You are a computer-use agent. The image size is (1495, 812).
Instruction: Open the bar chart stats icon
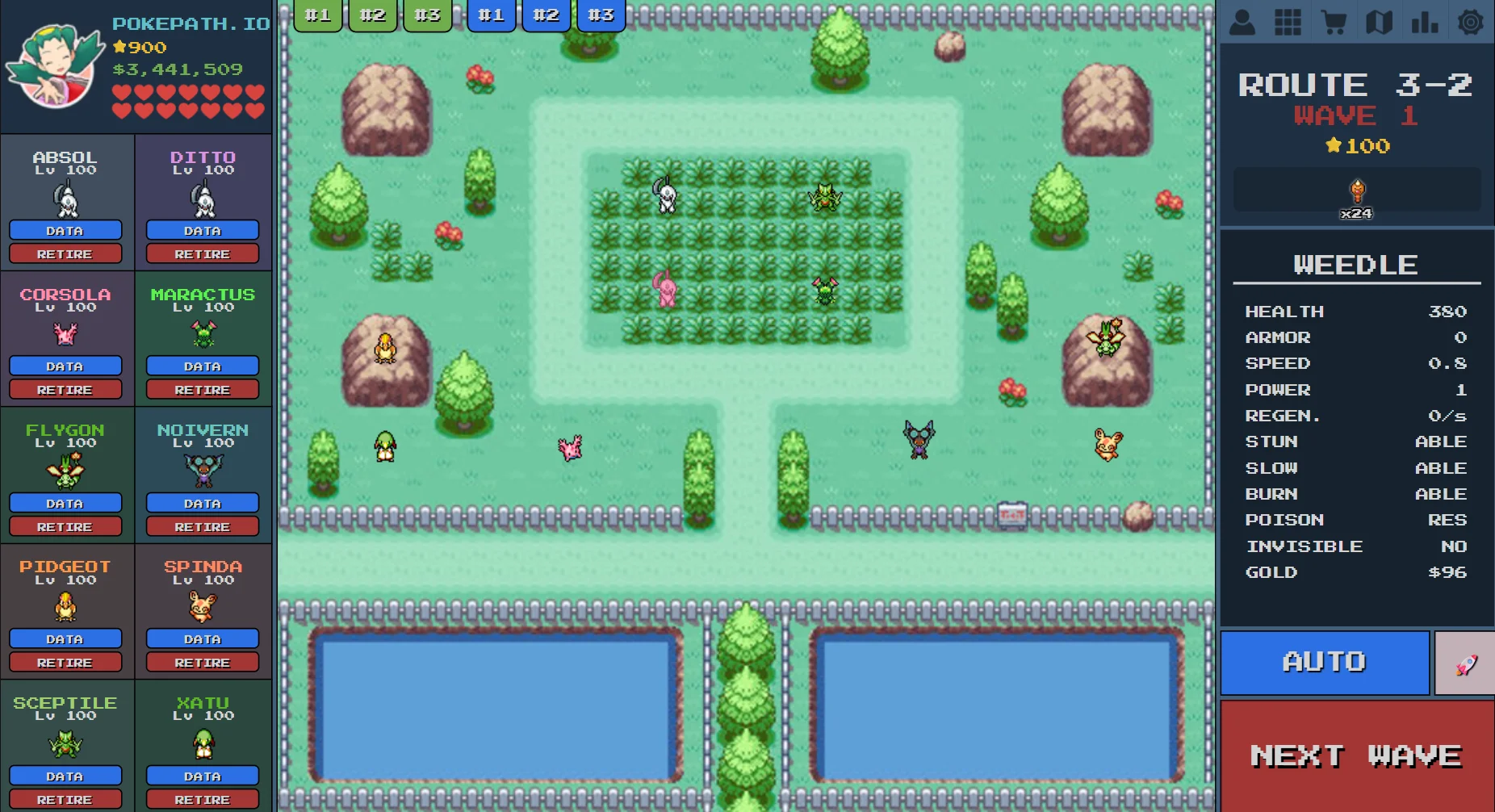click(x=1425, y=22)
